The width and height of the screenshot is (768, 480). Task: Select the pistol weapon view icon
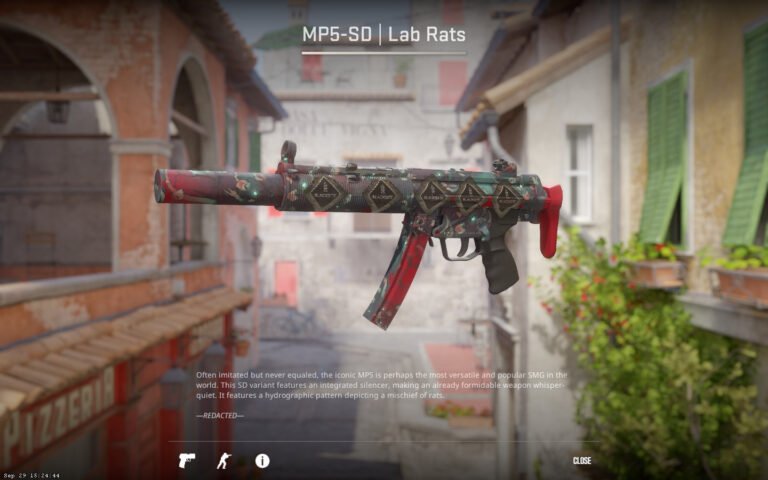tap(187, 460)
